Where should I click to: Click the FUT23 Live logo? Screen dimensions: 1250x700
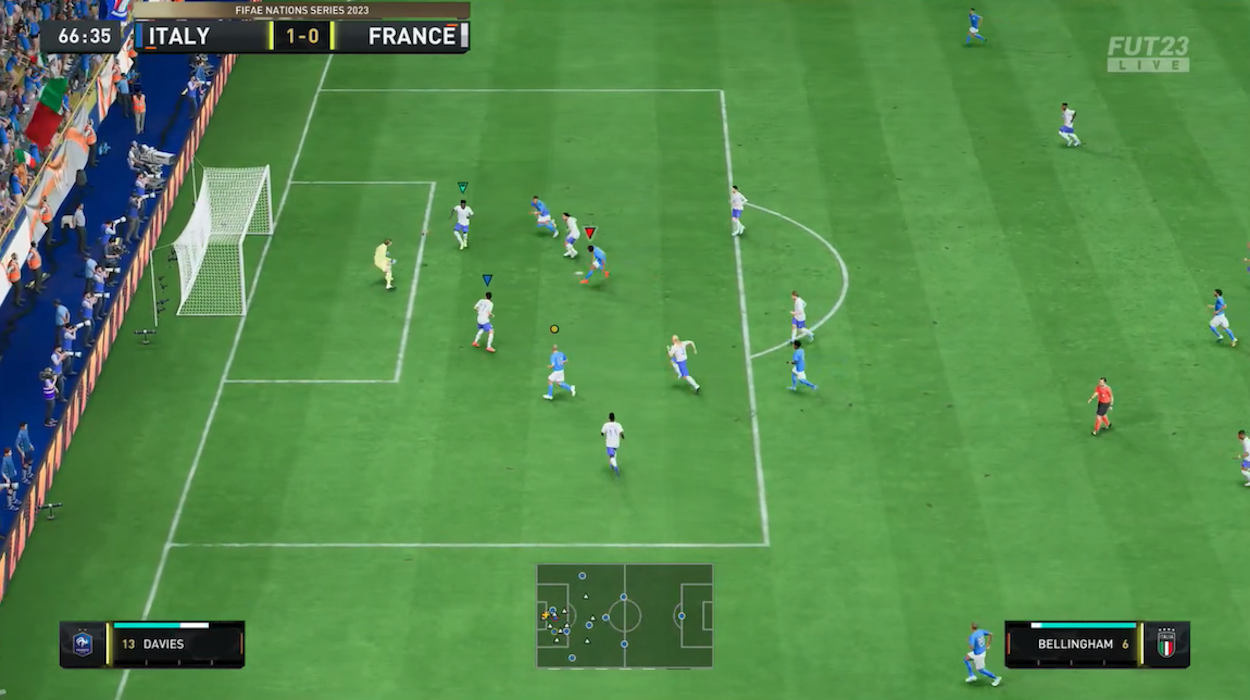point(1148,54)
